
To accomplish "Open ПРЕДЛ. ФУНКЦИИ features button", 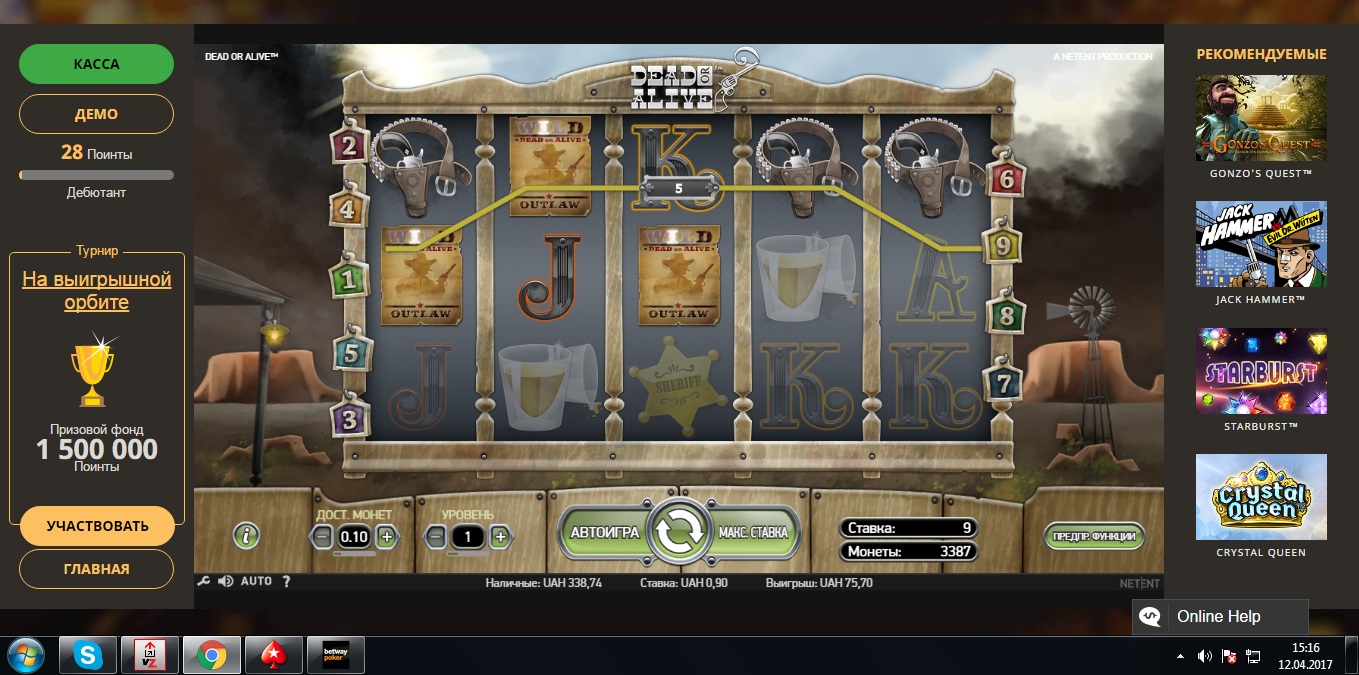I will tap(1093, 536).
